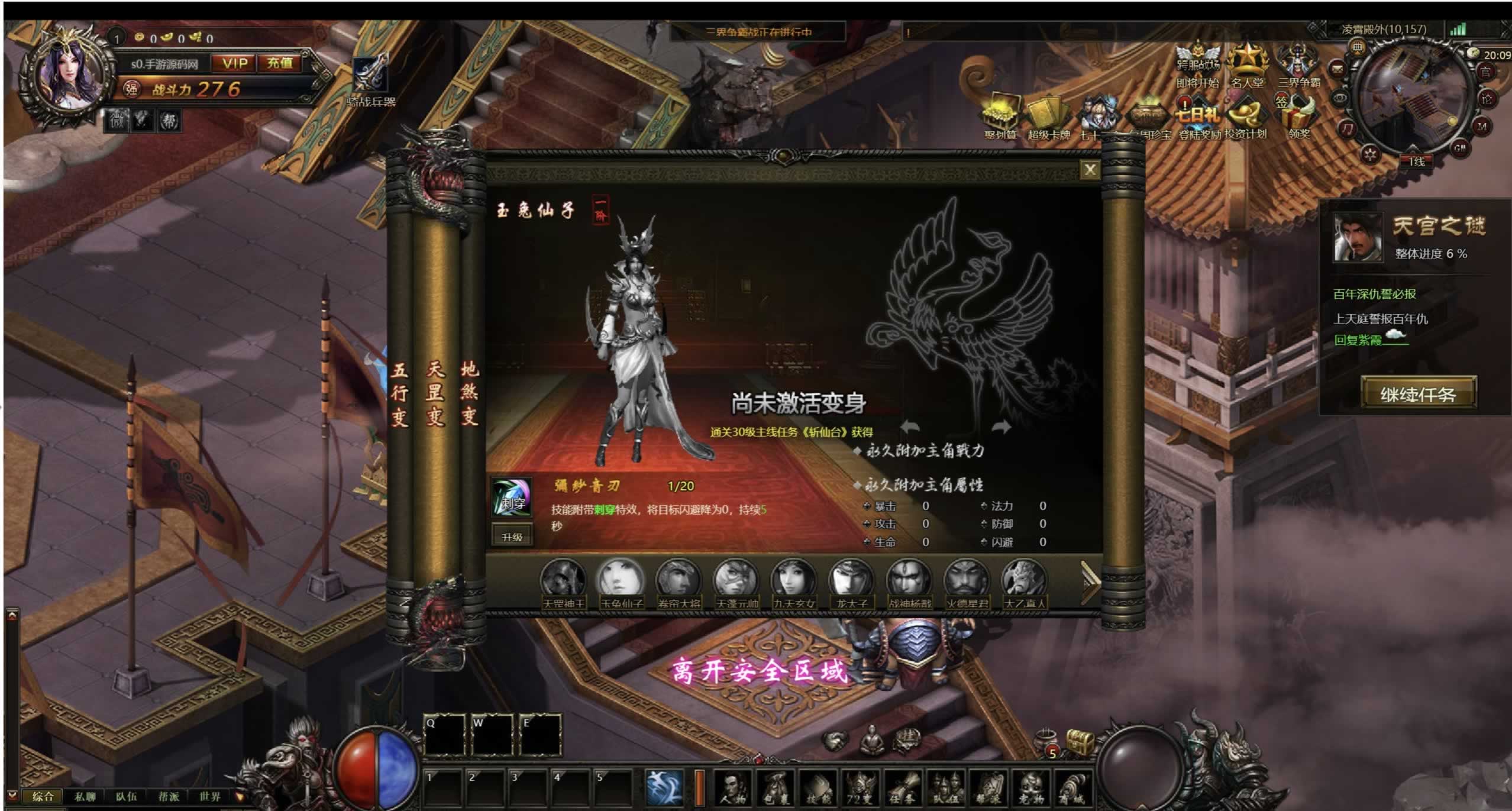Click the 充值 recharge button
This screenshot has width=1512, height=811.
(x=280, y=63)
